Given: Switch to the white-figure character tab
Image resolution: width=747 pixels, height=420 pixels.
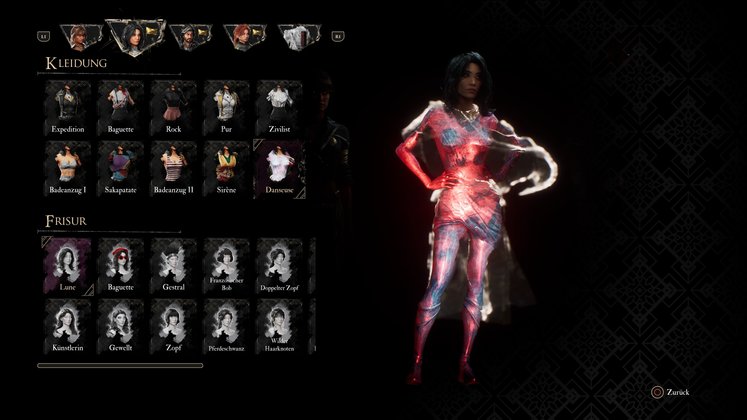Looking at the screenshot, I should [297, 37].
